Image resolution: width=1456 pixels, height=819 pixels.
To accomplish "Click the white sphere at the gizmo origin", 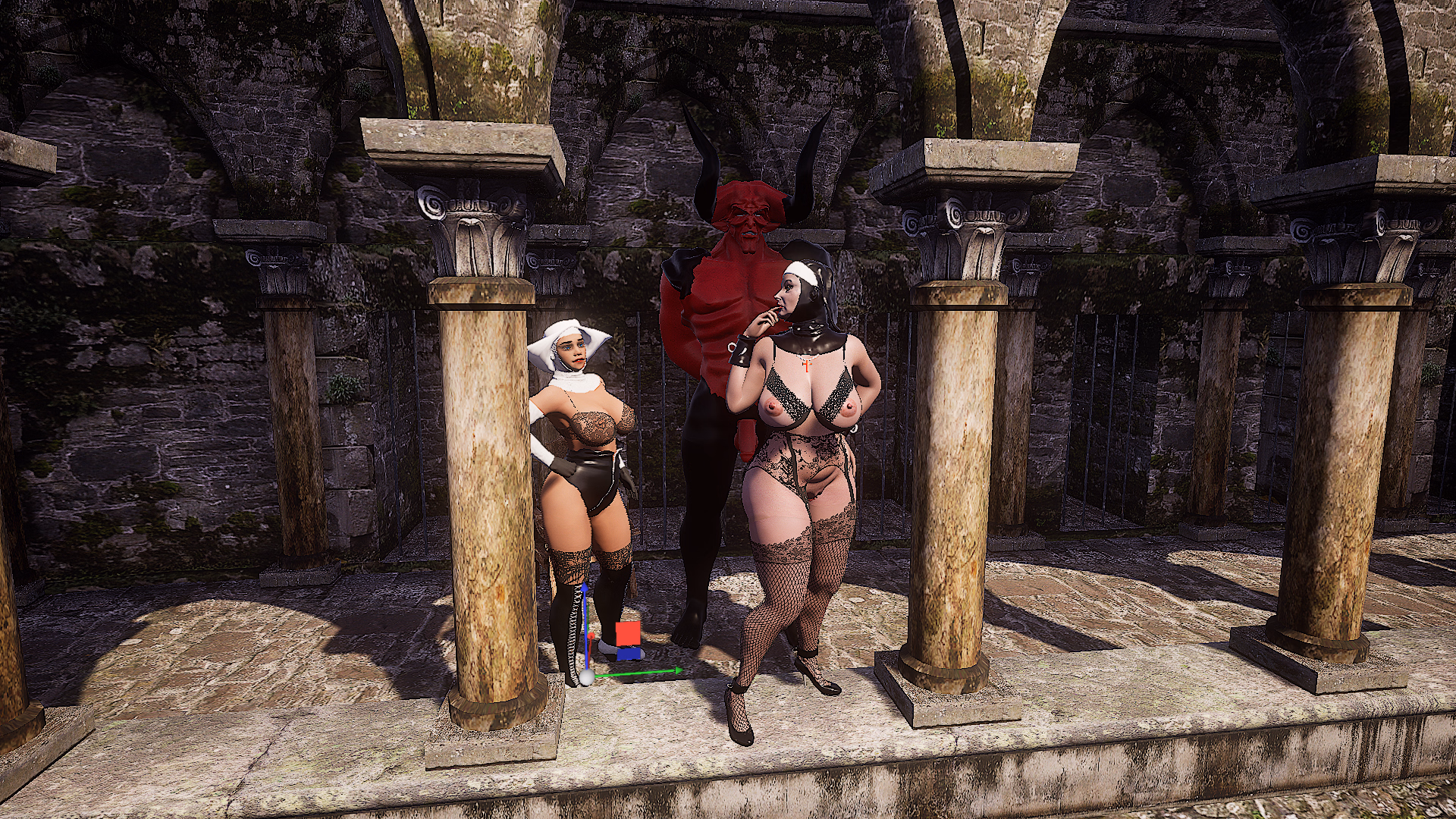I will (585, 678).
